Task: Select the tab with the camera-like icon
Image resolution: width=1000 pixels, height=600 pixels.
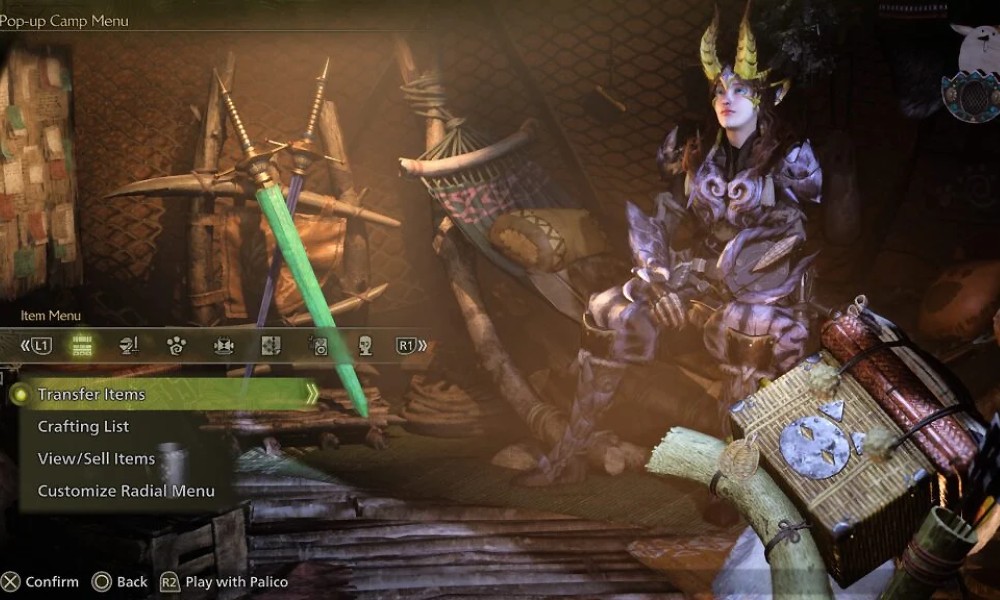Action: pyautogui.click(x=223, y=346)
